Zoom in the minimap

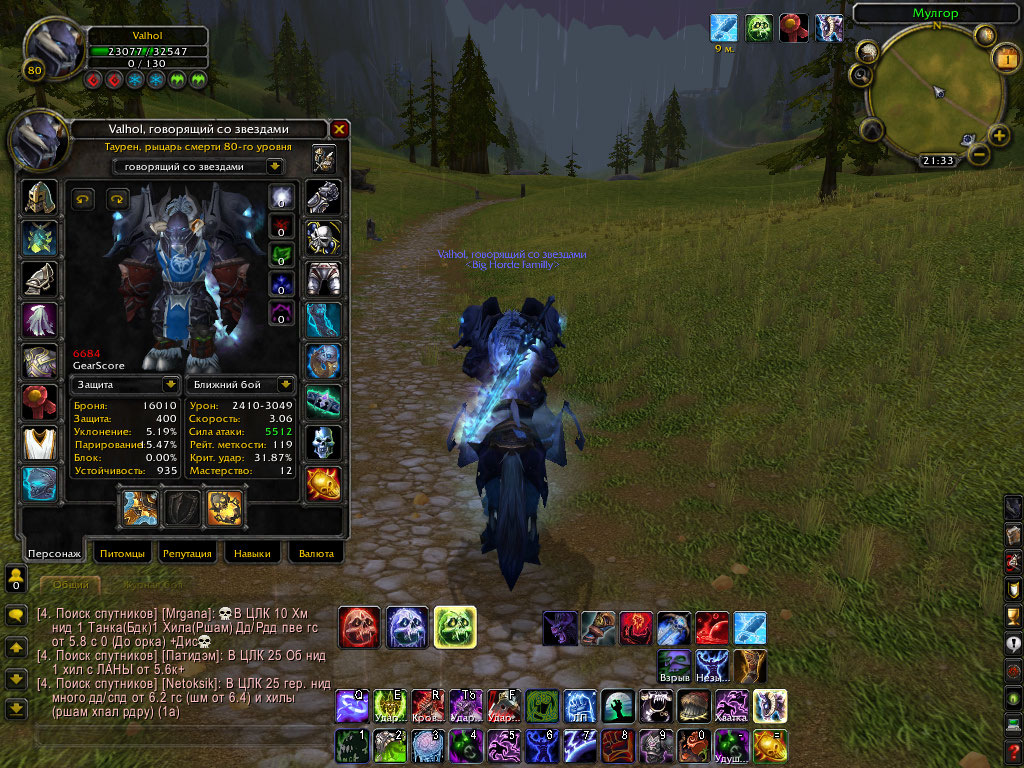(x=998, y=135)
